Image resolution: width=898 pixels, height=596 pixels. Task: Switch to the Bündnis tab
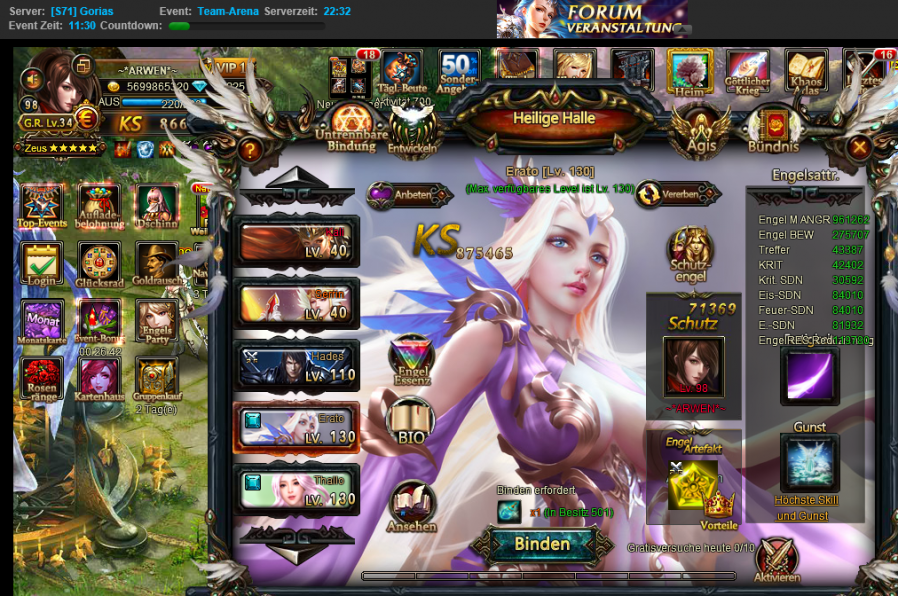pyautogui.click(x=773, y=130)
